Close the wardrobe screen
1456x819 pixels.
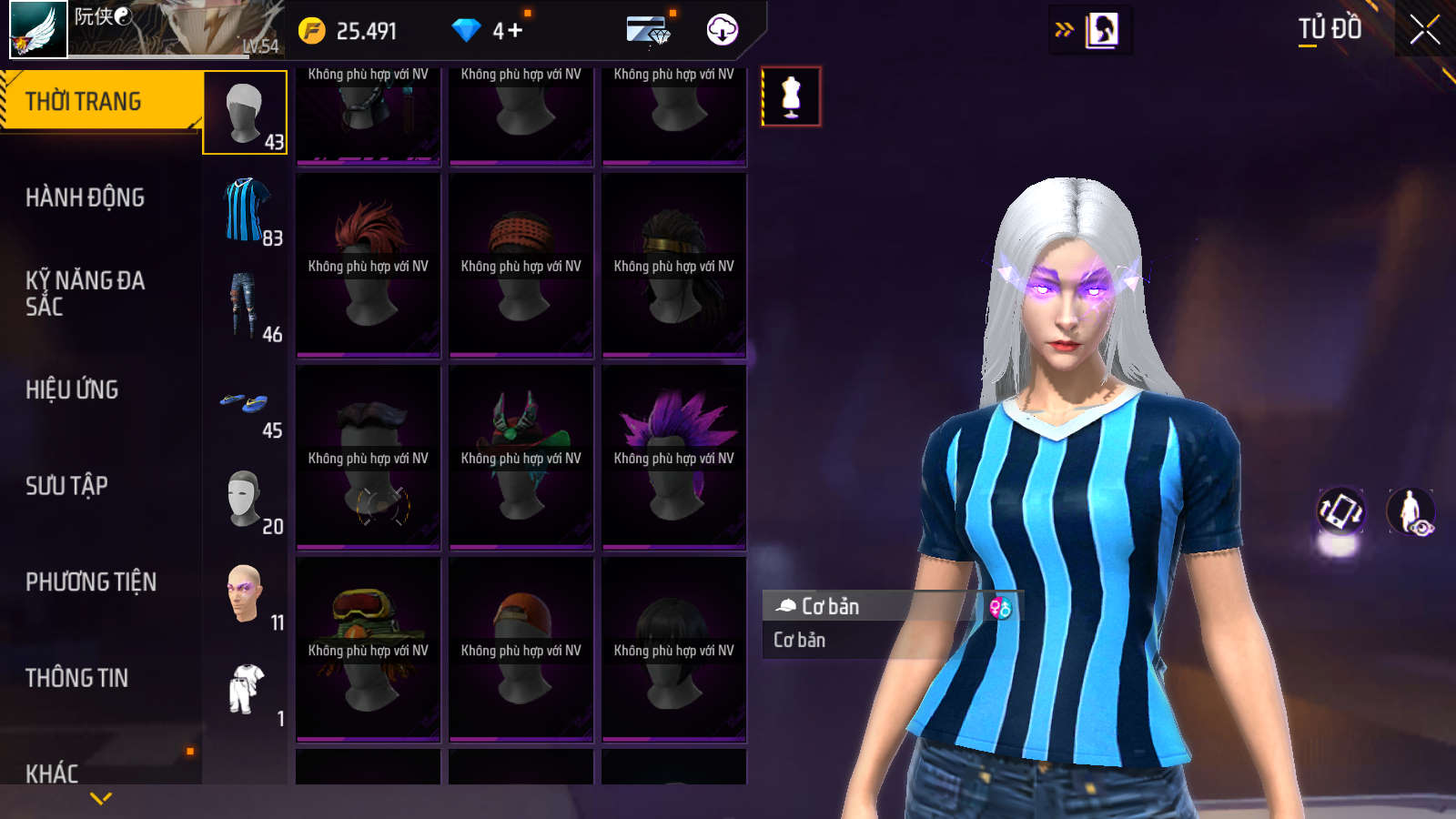tap(1425, 30)
